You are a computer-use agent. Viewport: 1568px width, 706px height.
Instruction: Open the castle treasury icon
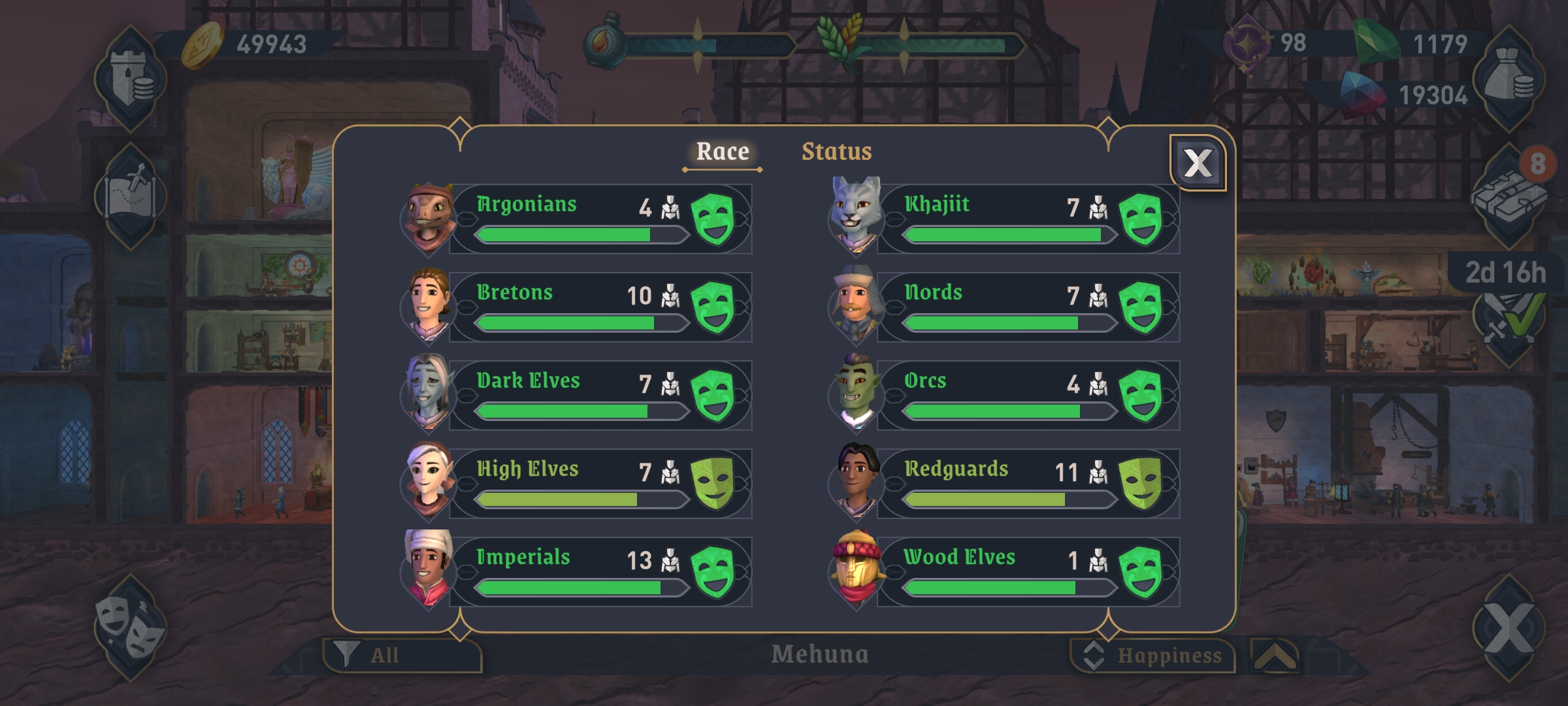click(131, 80)
